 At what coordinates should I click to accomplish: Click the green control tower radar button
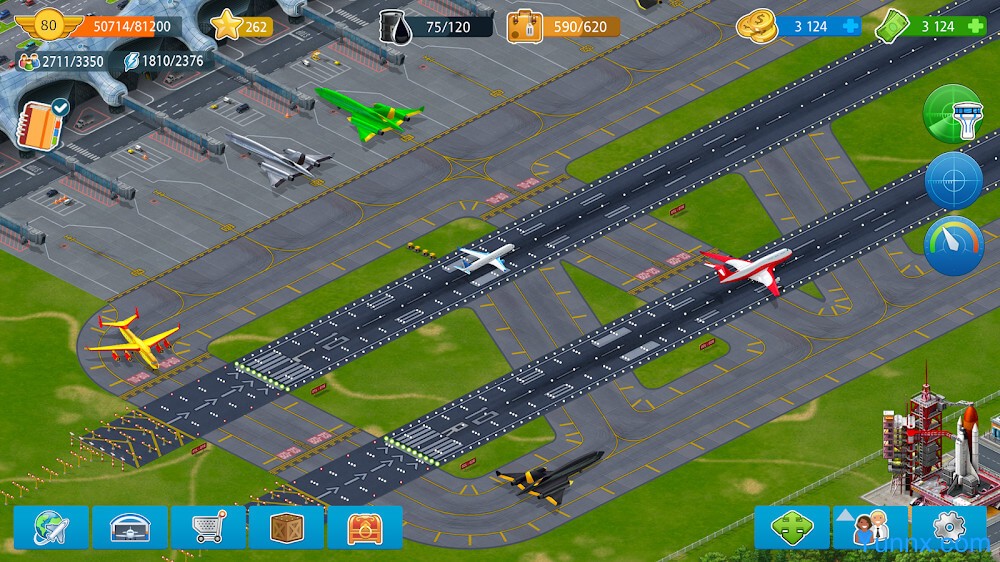point(953,114)
